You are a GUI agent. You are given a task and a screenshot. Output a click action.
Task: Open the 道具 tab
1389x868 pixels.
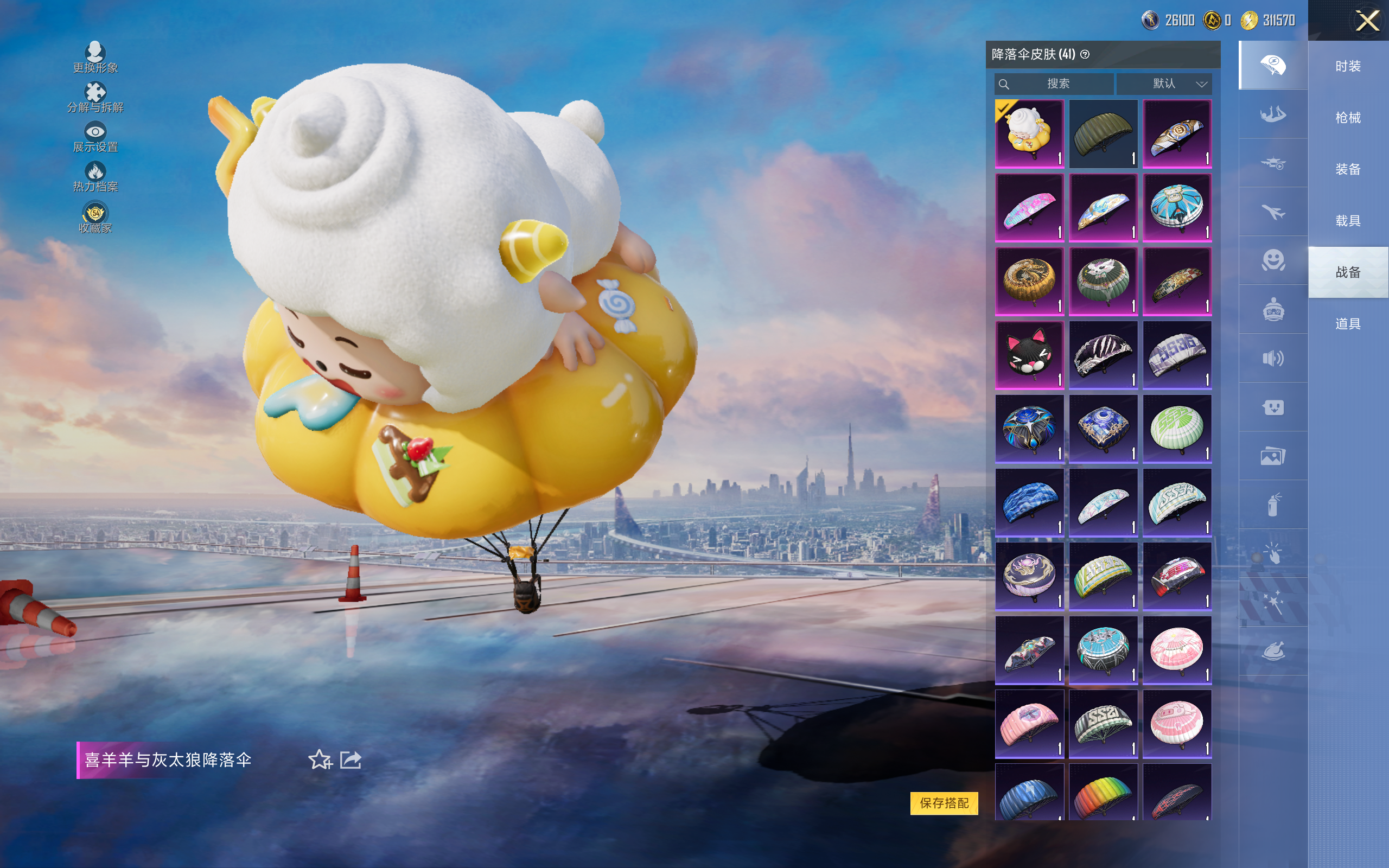coord(1348,324)
